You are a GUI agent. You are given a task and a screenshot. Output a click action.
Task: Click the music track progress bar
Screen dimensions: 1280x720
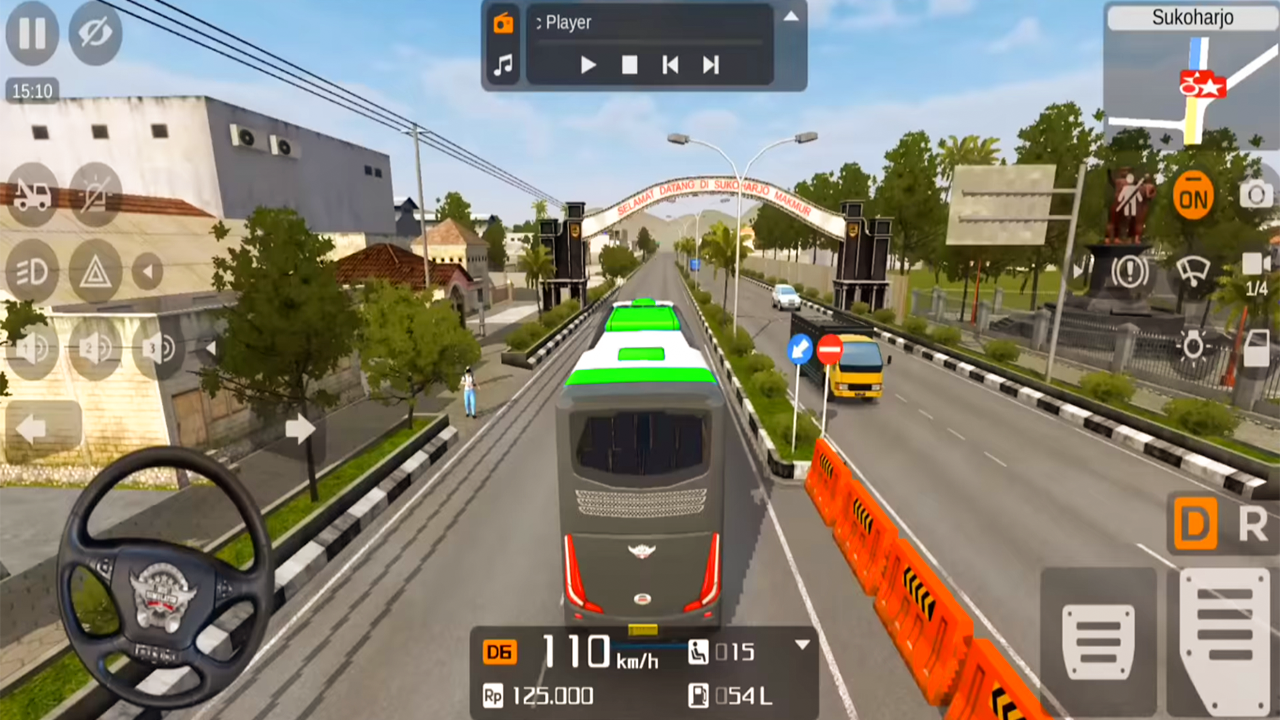coord(650,42)
